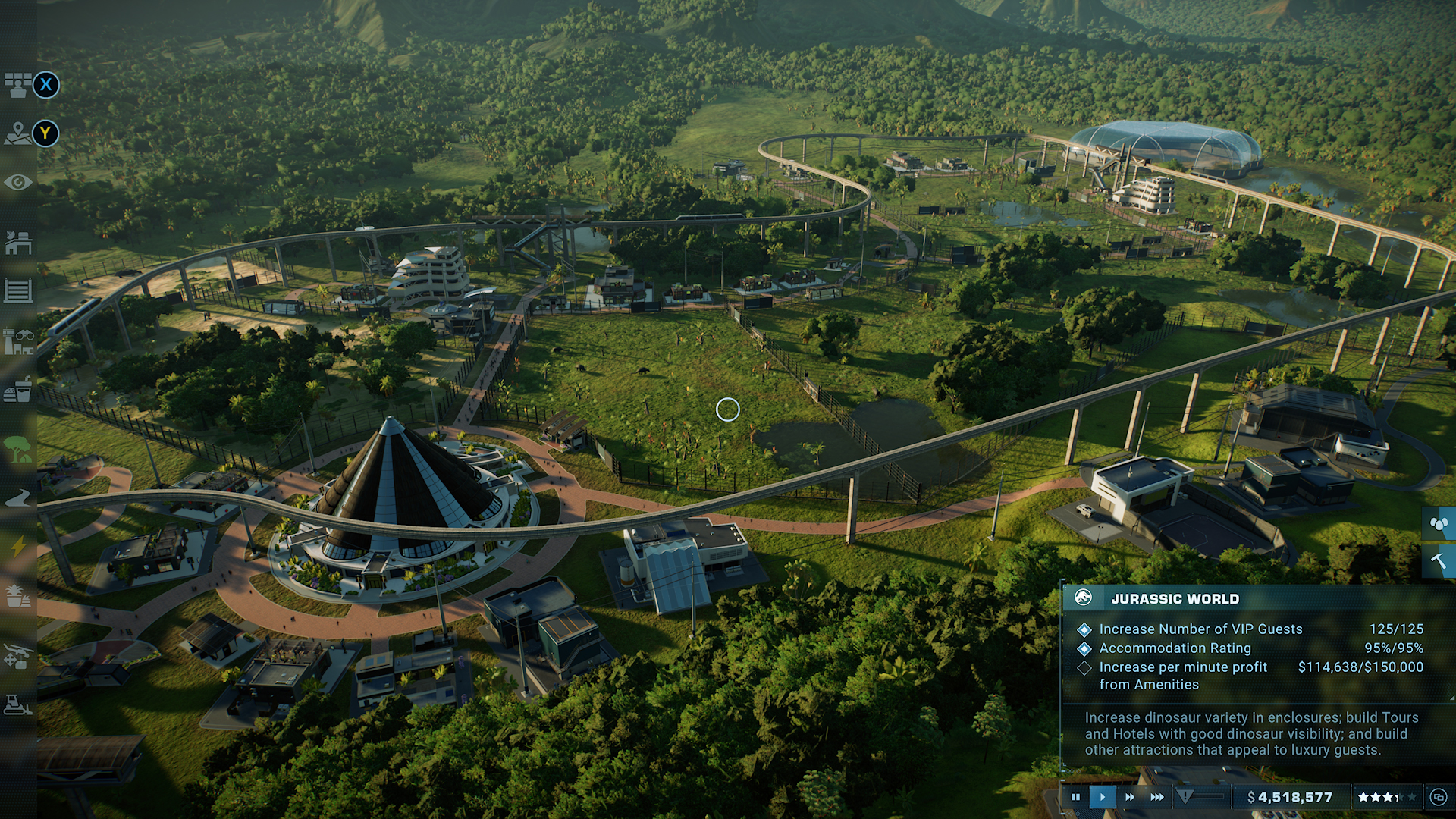This screenshot has width=1456, height=819.
Task: Open the hammer tasks side tab
Action: (1439, 561)
